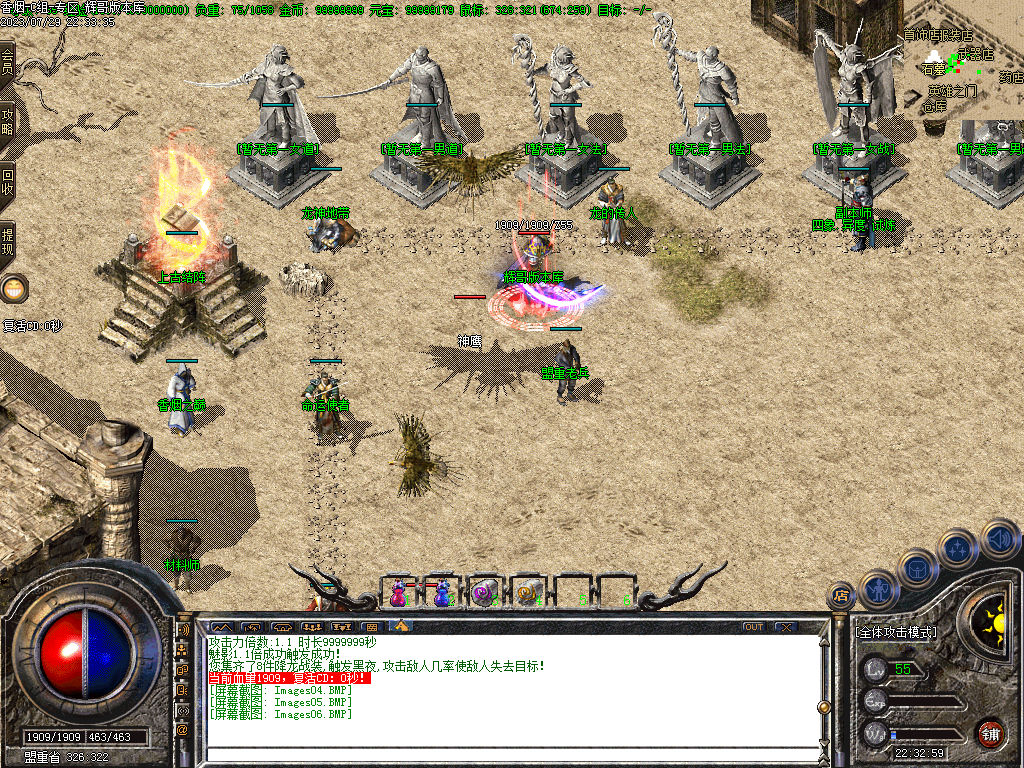1024x768 pixels.
Task: Open the red 铺 stall button
Action: (990, 733)
